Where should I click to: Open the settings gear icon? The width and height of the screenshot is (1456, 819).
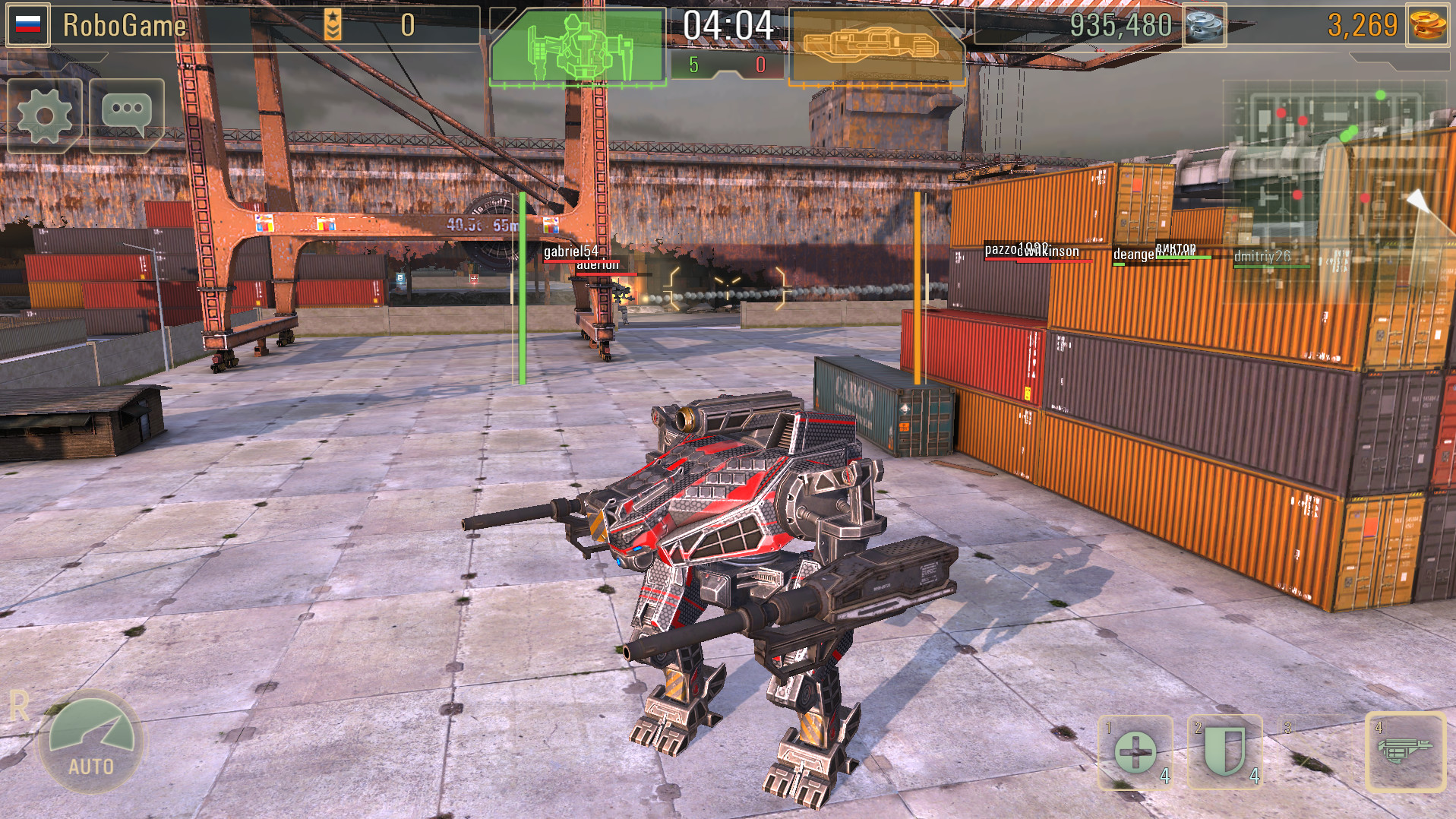[x=43, y=114]
